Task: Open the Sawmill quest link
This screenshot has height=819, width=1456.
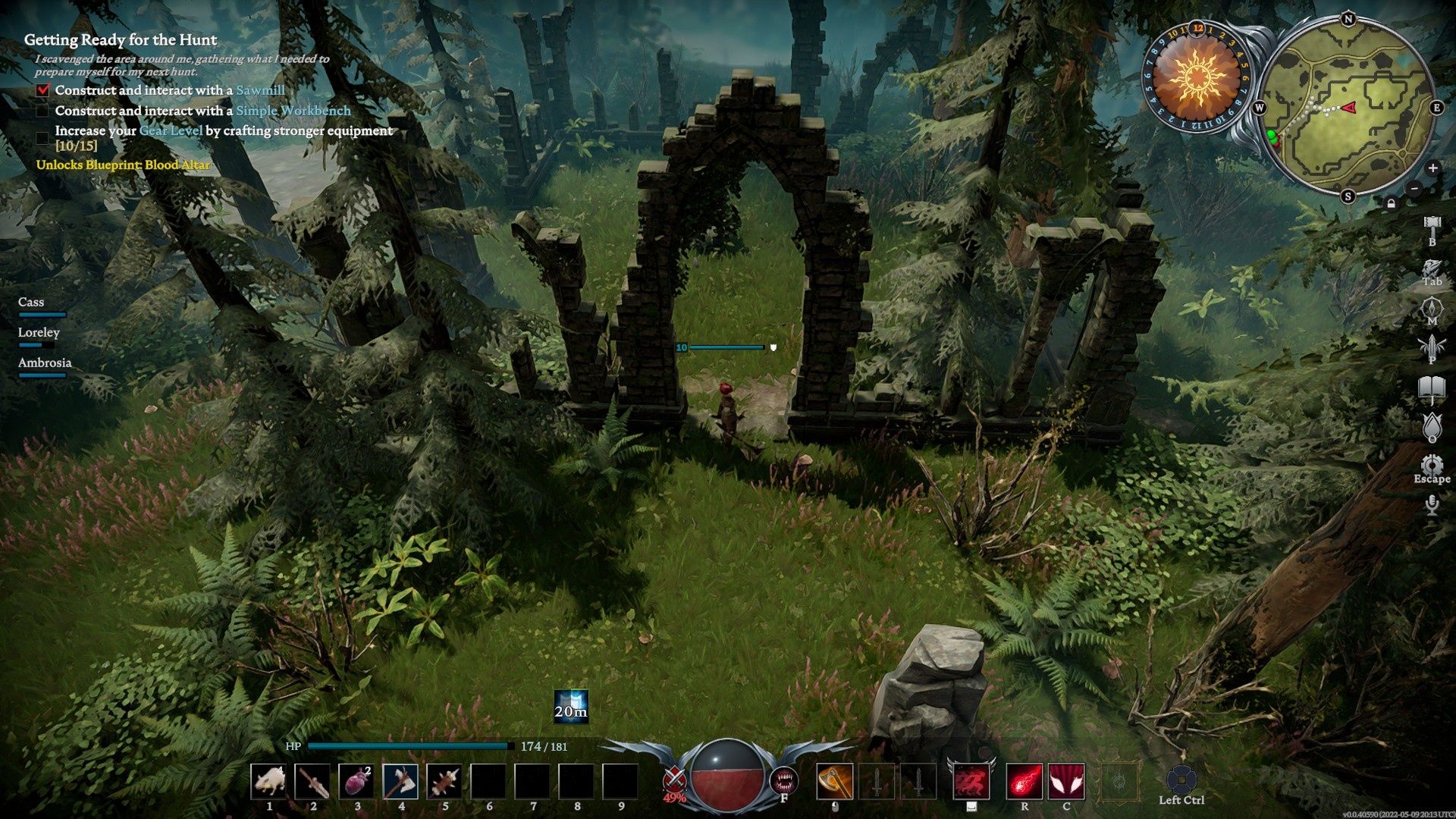Action: 262,89
